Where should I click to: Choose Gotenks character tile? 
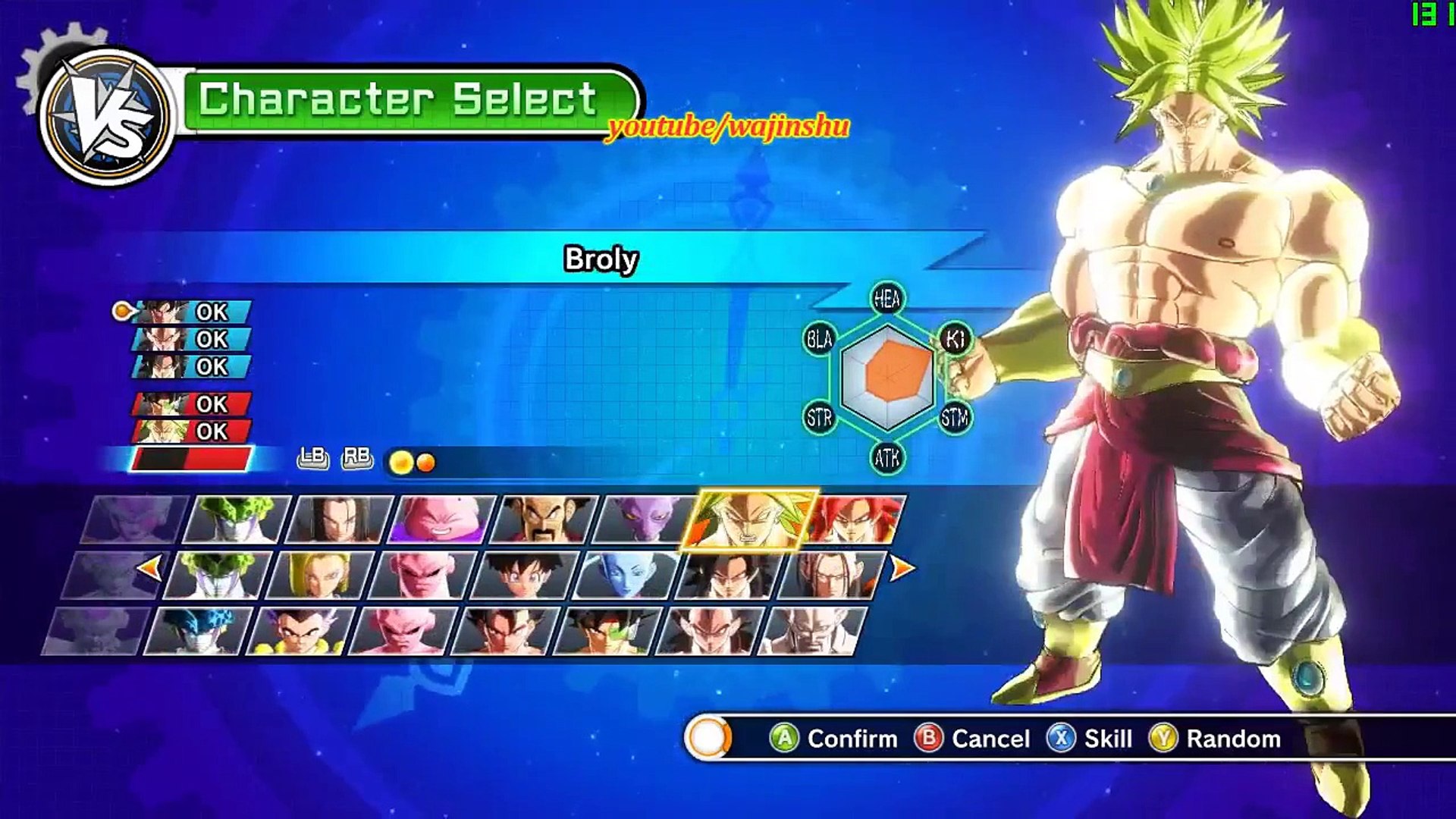coord(300,631)
